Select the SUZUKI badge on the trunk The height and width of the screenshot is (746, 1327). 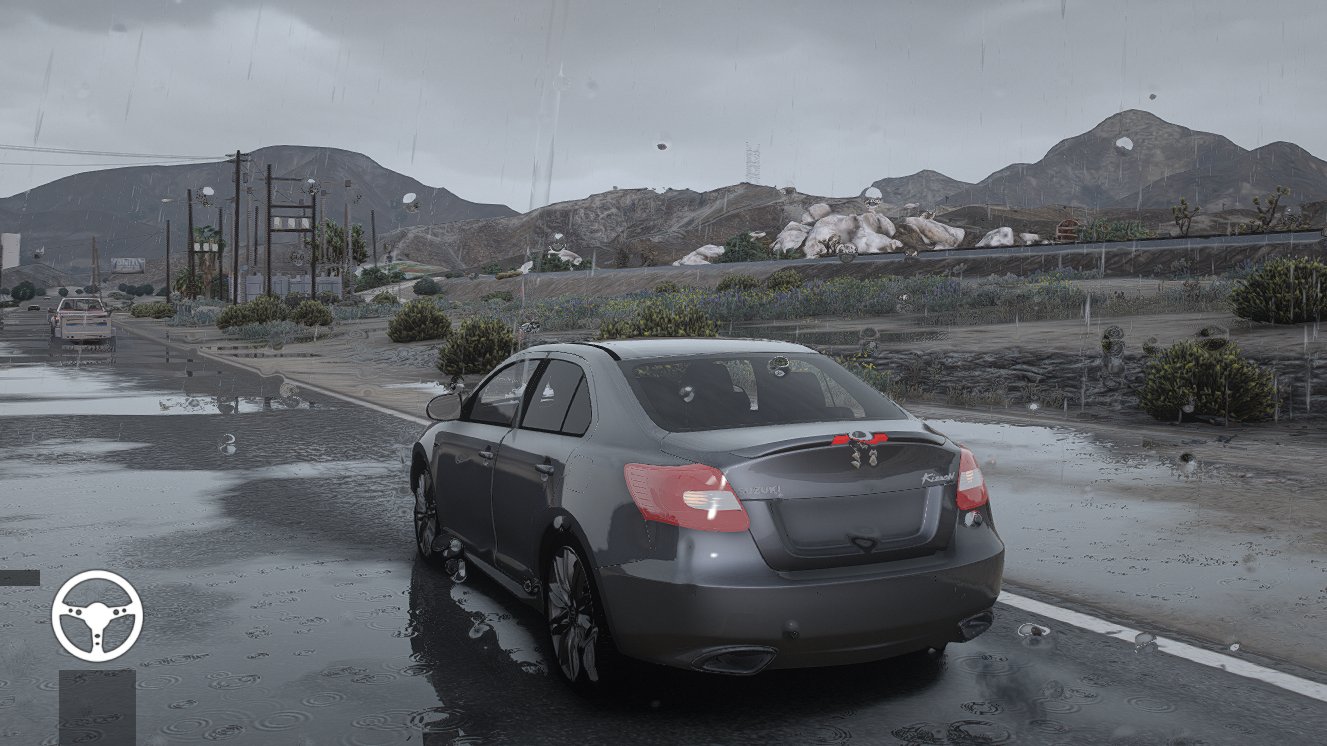(760, 489)
